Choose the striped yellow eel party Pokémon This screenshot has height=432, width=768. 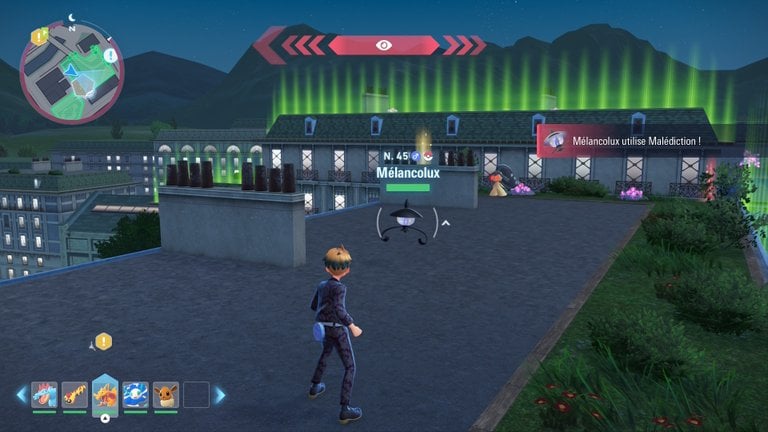point(74,394)
